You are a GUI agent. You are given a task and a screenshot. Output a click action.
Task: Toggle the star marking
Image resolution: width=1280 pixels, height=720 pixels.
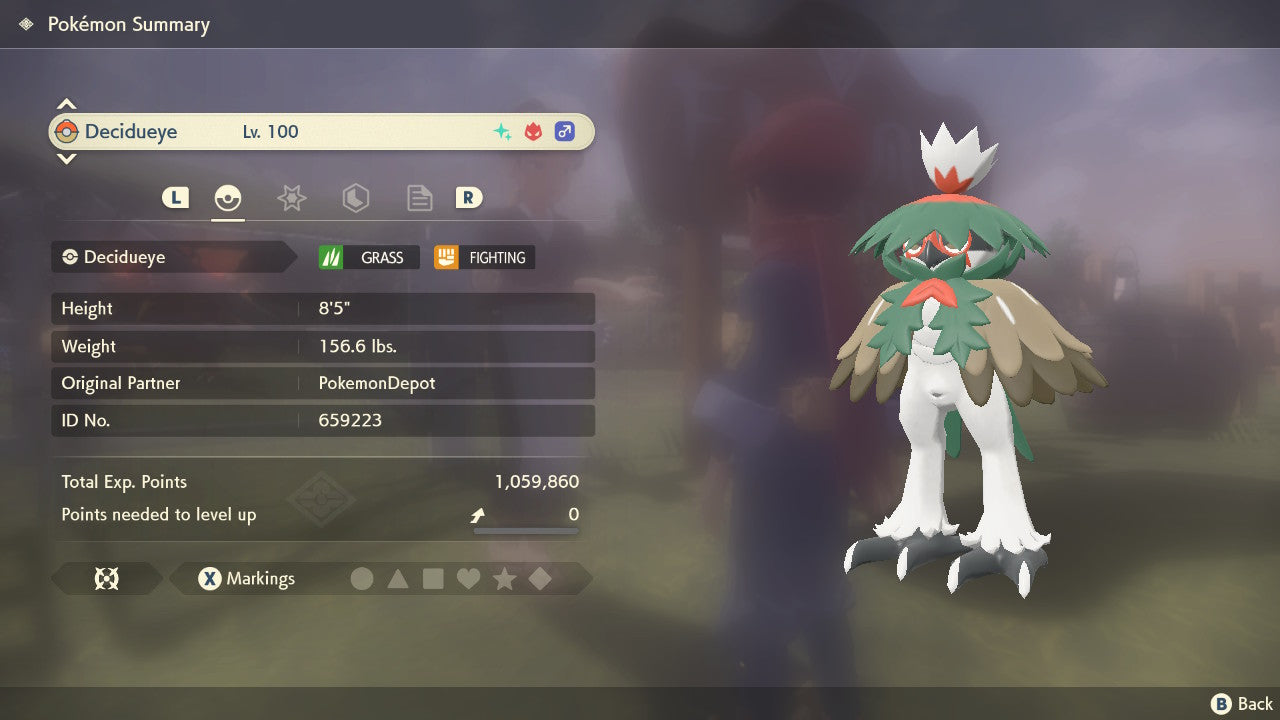click(x=504, y=578)
